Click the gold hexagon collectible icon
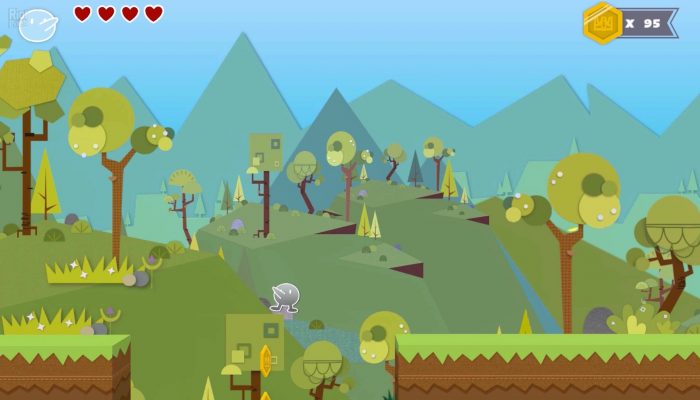The image size is (700, 400). click(602, 23)
